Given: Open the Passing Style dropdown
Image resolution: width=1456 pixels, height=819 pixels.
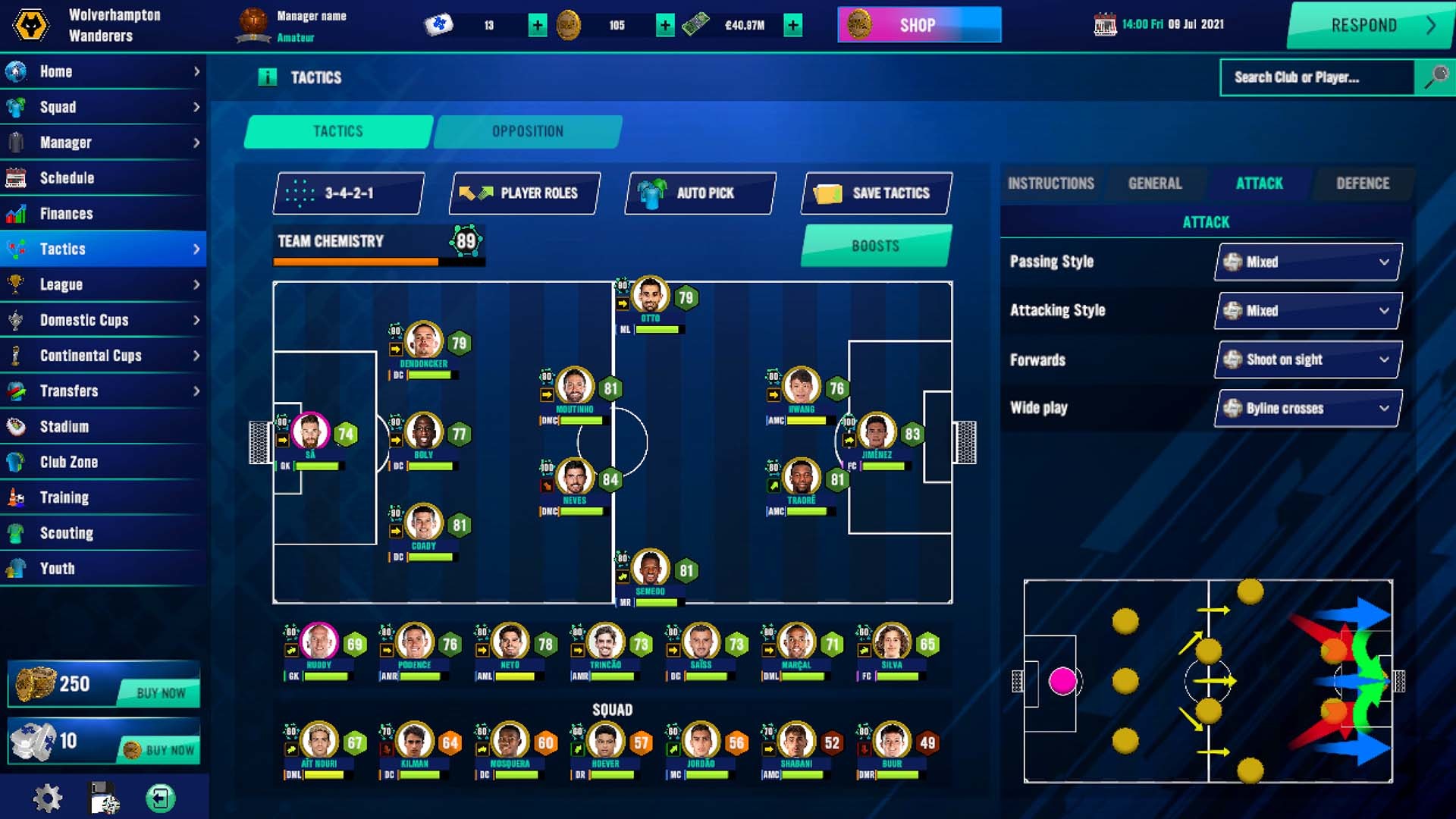Looking at the screenshot, I should coord(1307,262).
